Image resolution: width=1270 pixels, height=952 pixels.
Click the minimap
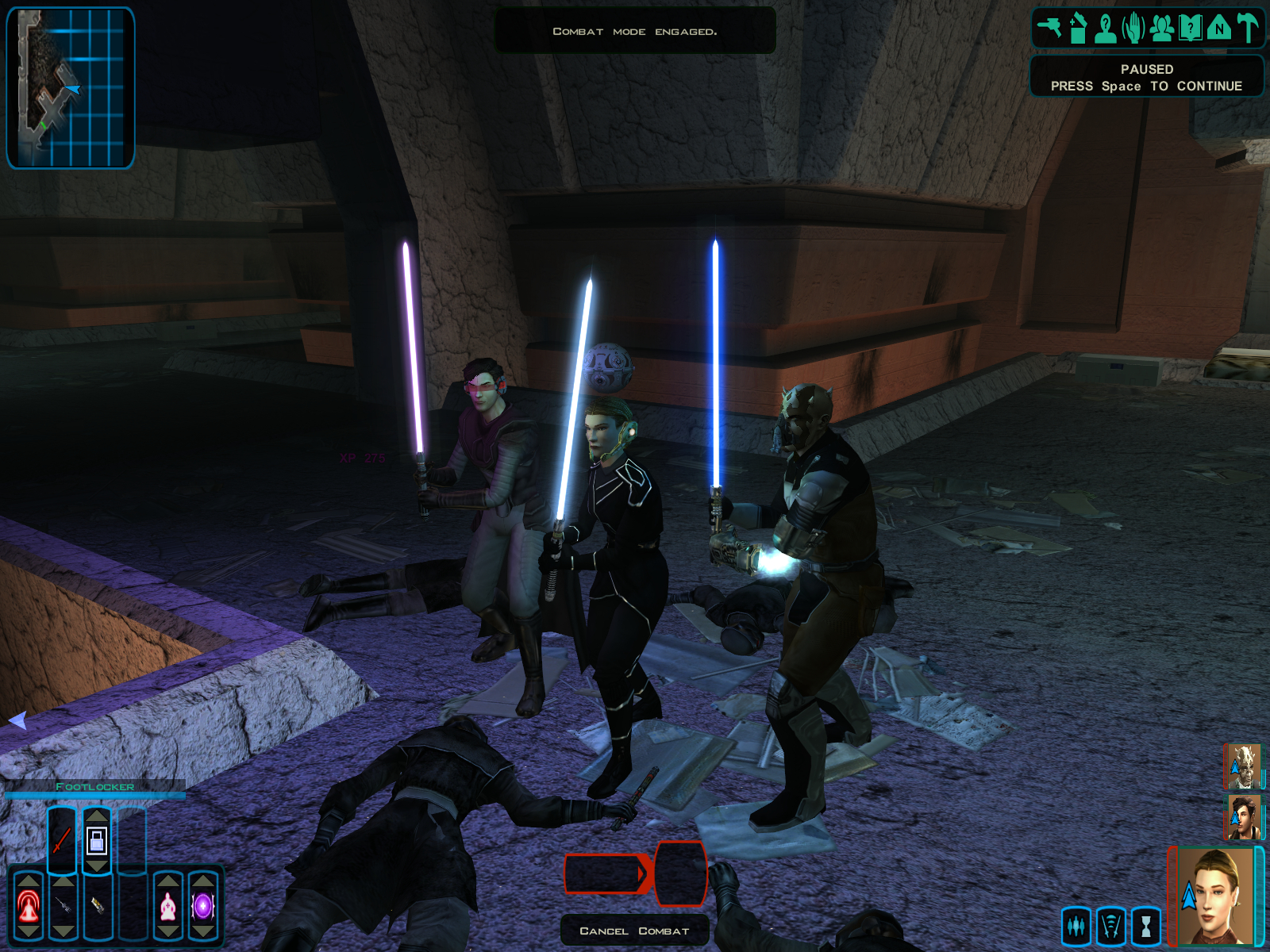point(71,87)
